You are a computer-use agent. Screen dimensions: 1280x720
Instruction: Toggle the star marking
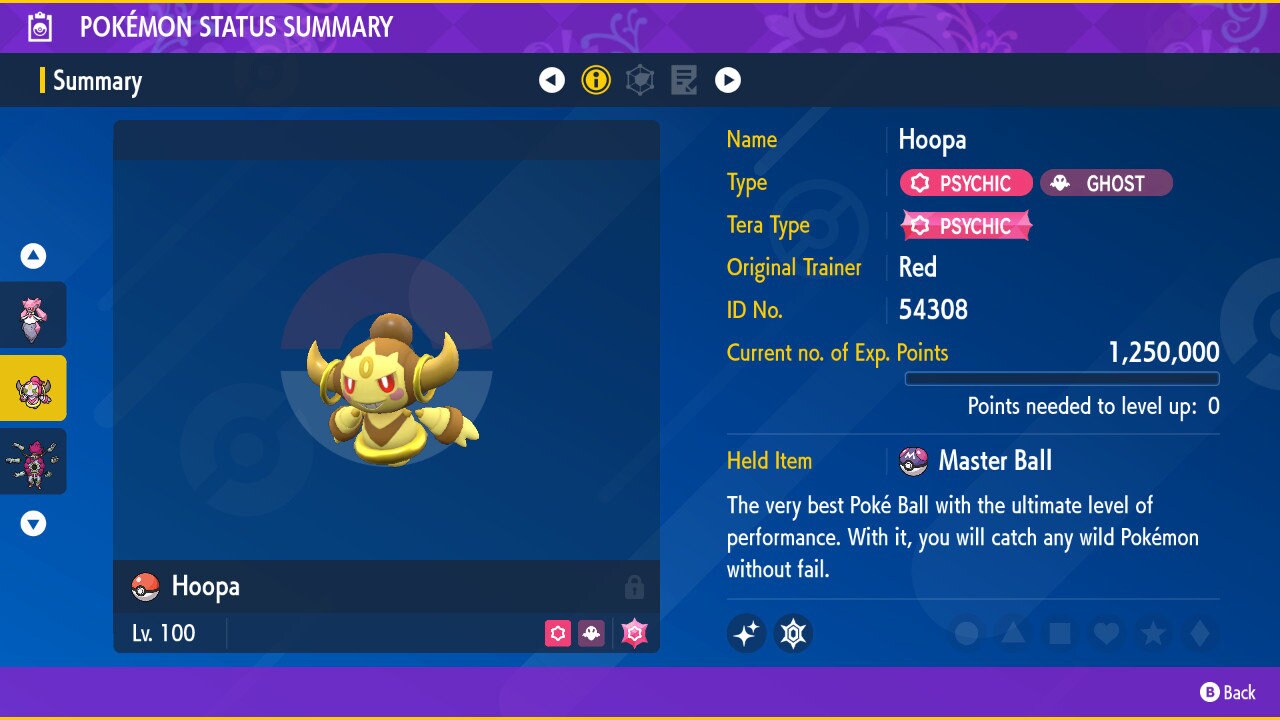(1154, 633)
